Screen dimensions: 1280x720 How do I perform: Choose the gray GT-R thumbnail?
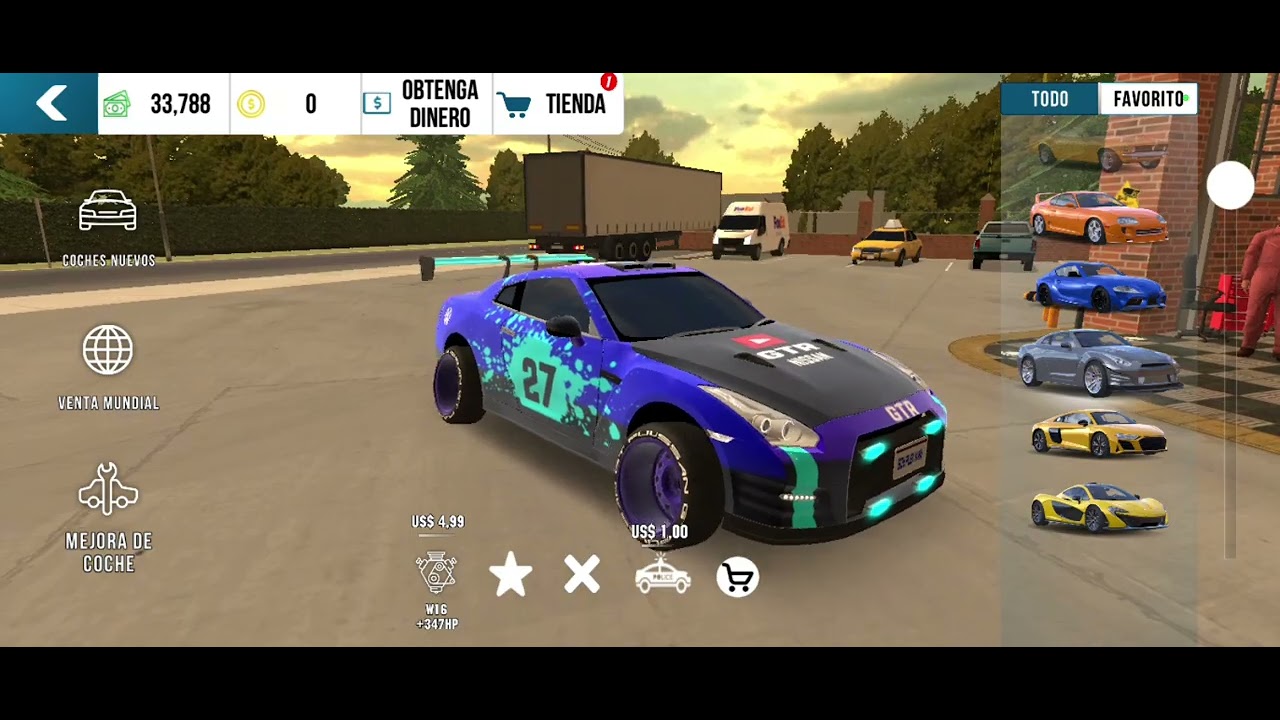(x=1098, y=362)
